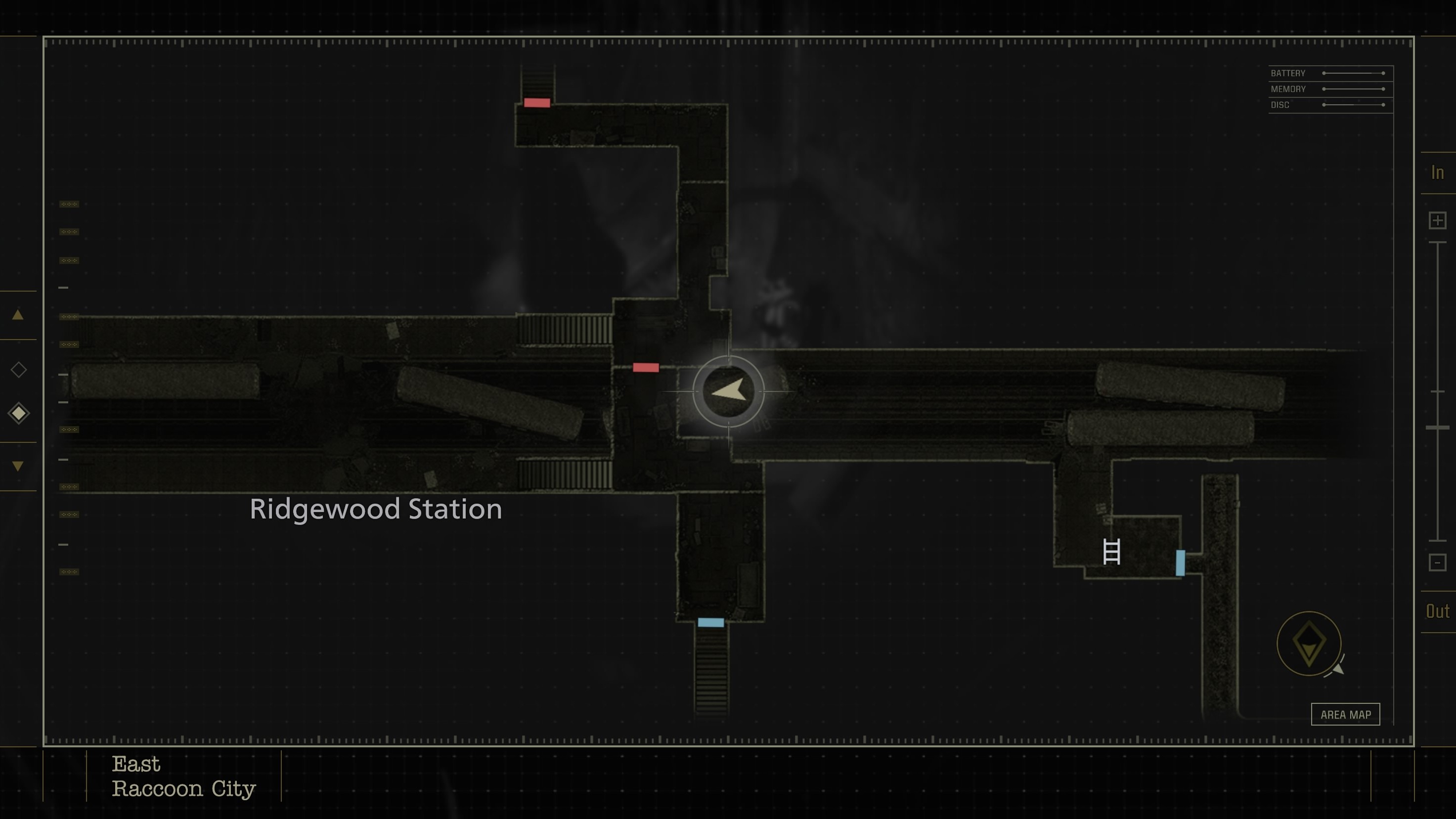Click the ladder icon in the right room
1456x819 pixels.
[x=1112, y=551]
